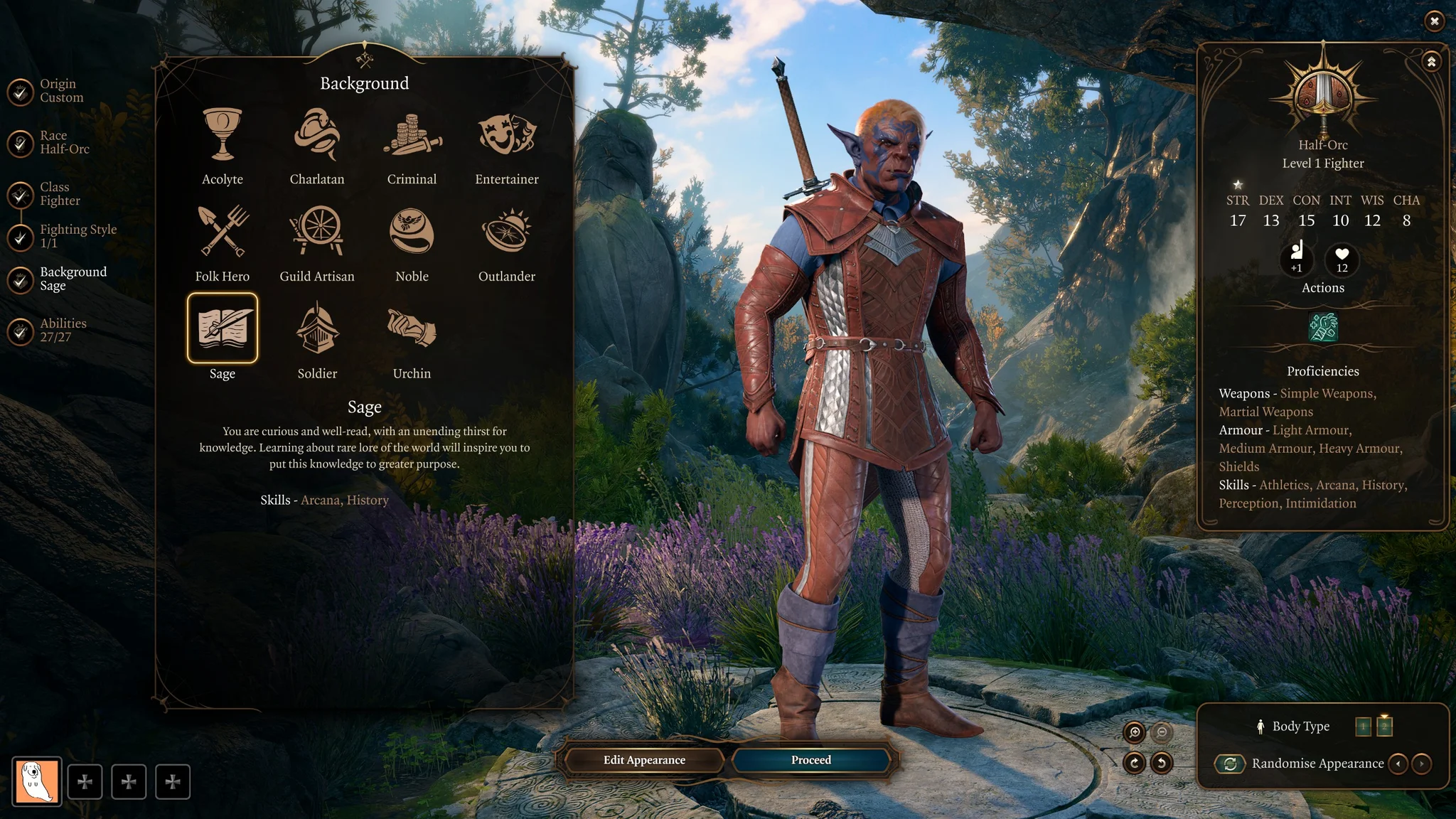
Task: Toggle Body Type 2 selection
Action: (1383, 727)
